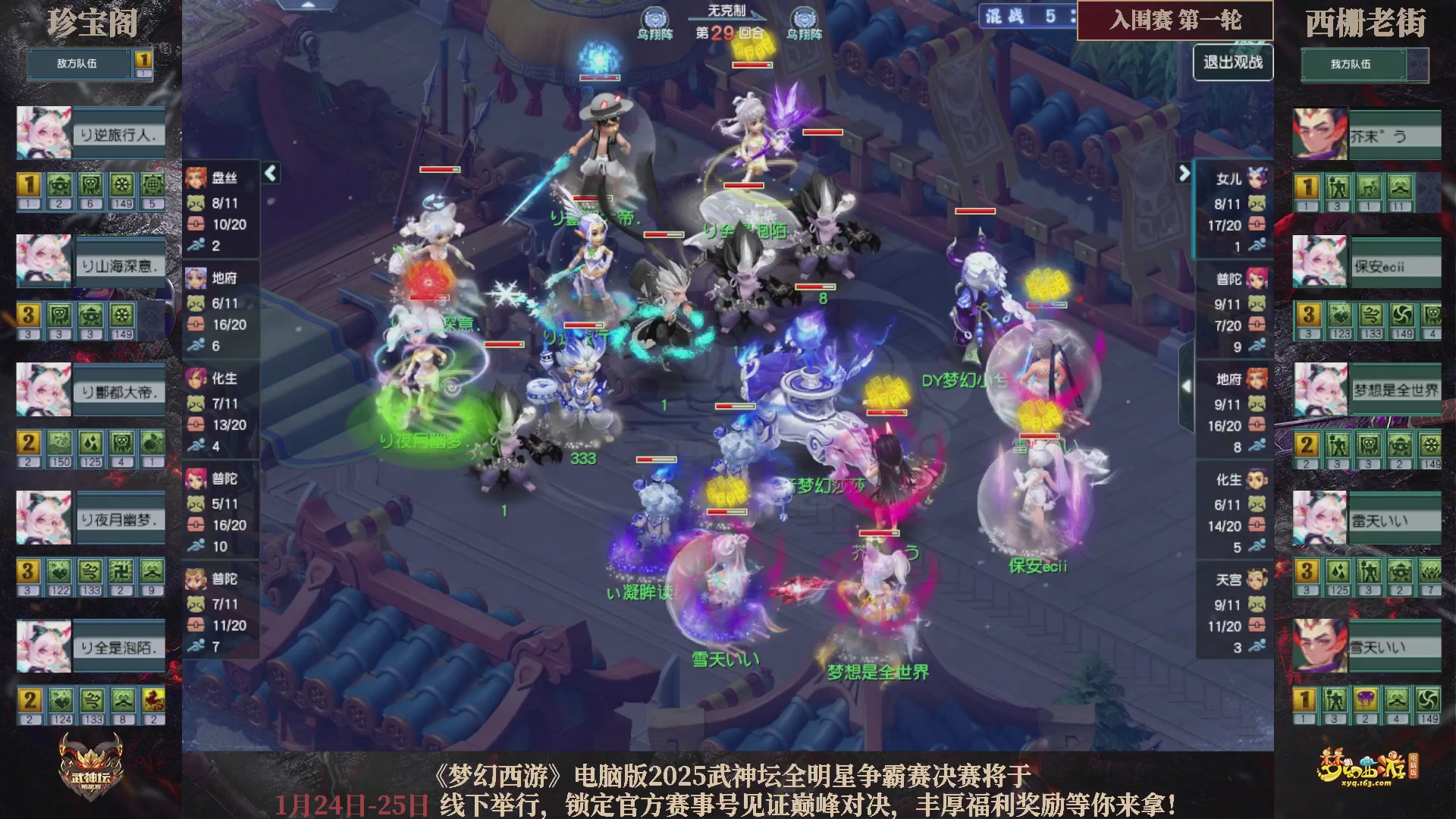The width and height of the screenshot is (1456, 819).
Task: Click the right 鸟翔阵 formation emblem
Action: tap(805, 17)
